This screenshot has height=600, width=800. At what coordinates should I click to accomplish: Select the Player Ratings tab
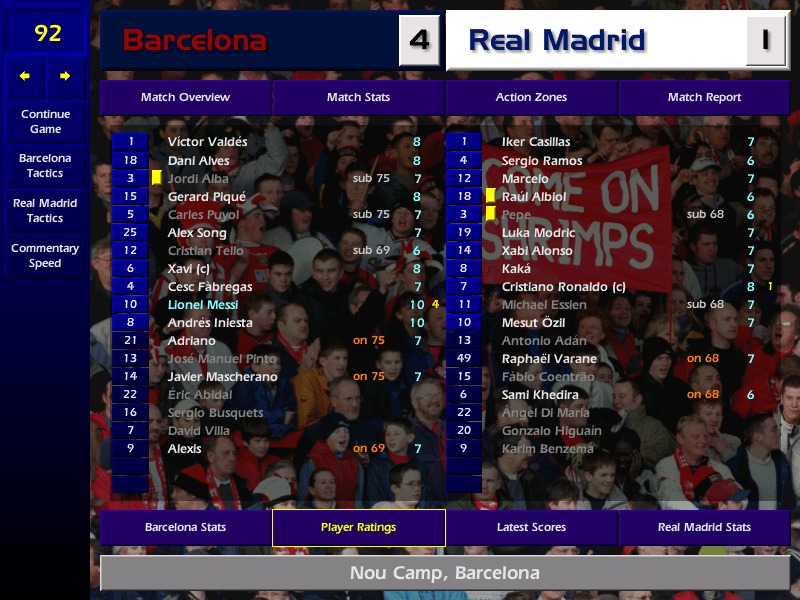(x=358, y=527)
